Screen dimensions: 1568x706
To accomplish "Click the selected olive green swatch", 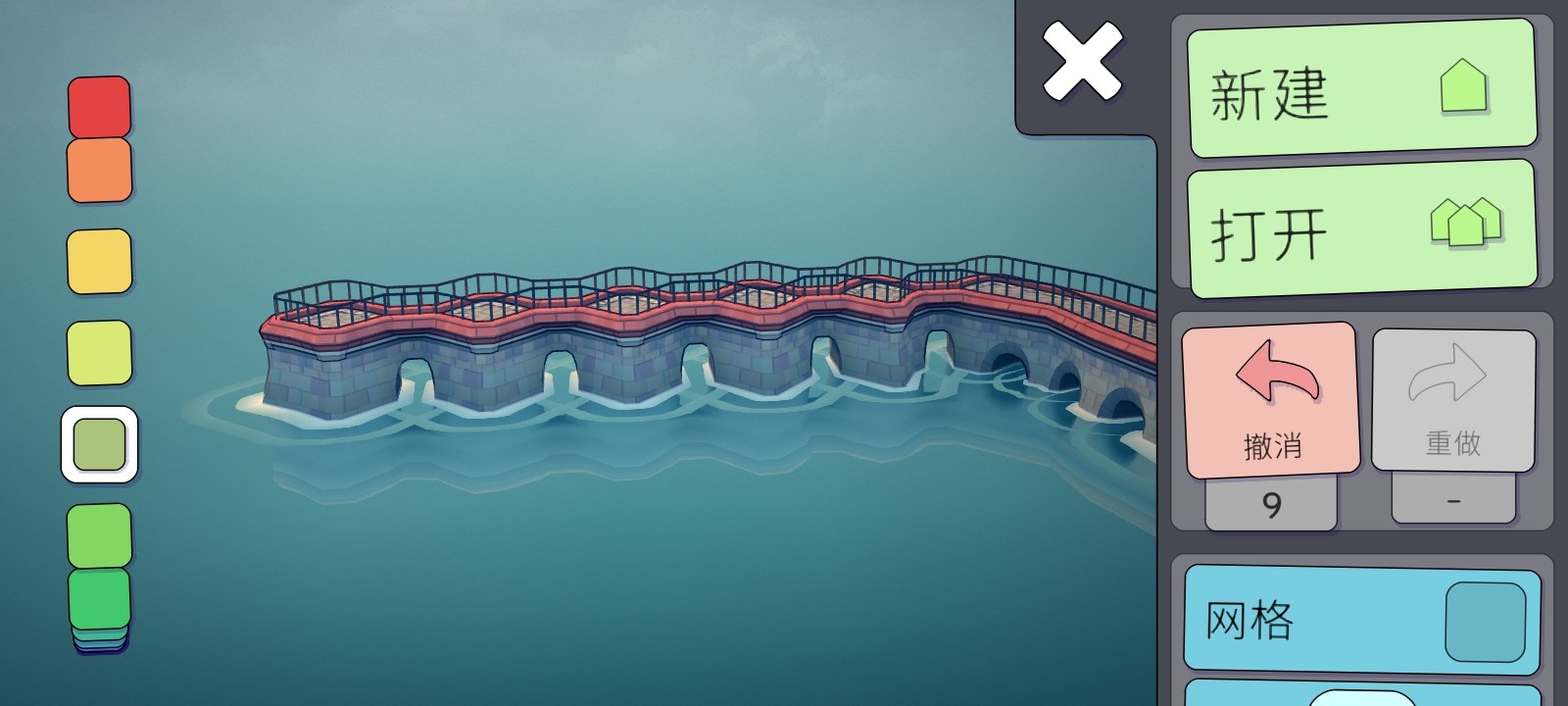I will (x=99, y=444).
